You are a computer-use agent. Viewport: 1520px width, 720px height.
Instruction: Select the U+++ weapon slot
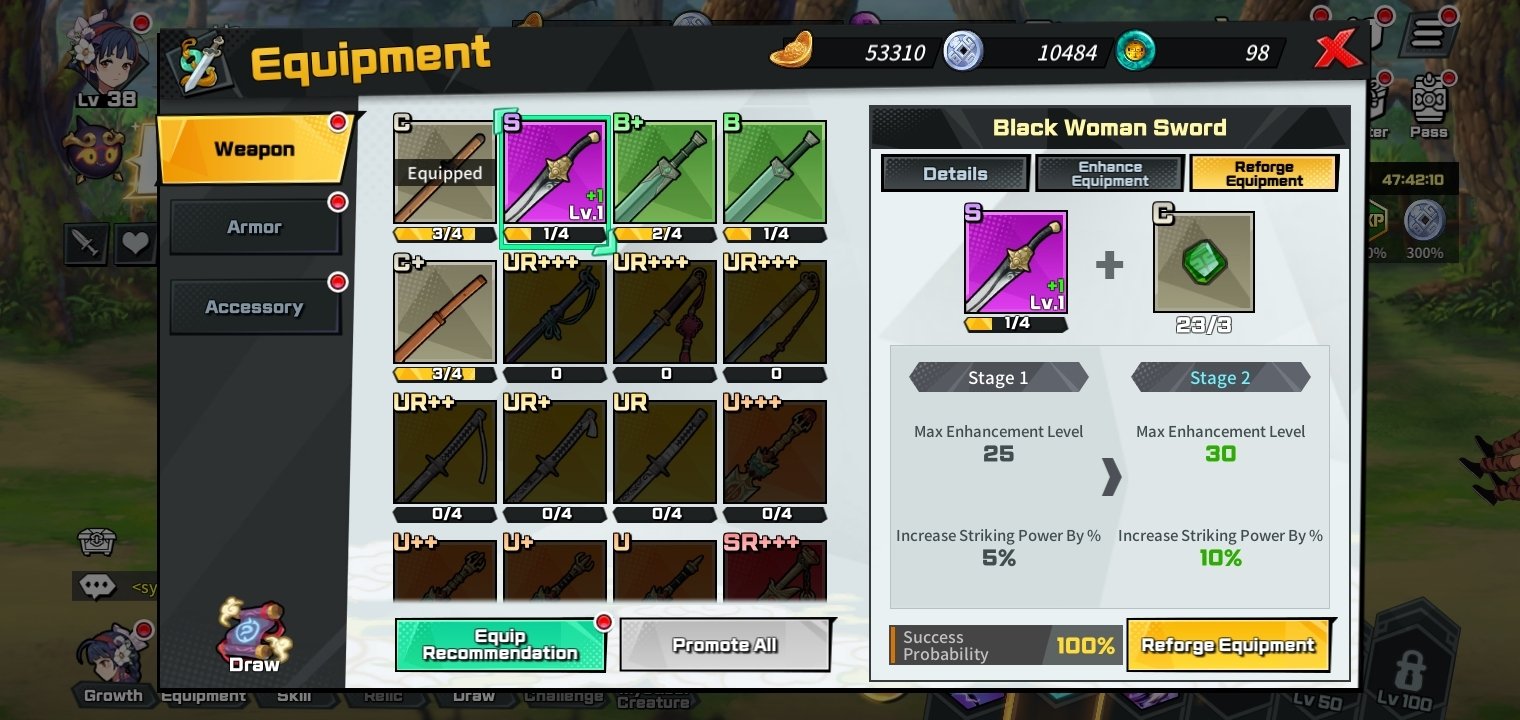tap(775, 454)
